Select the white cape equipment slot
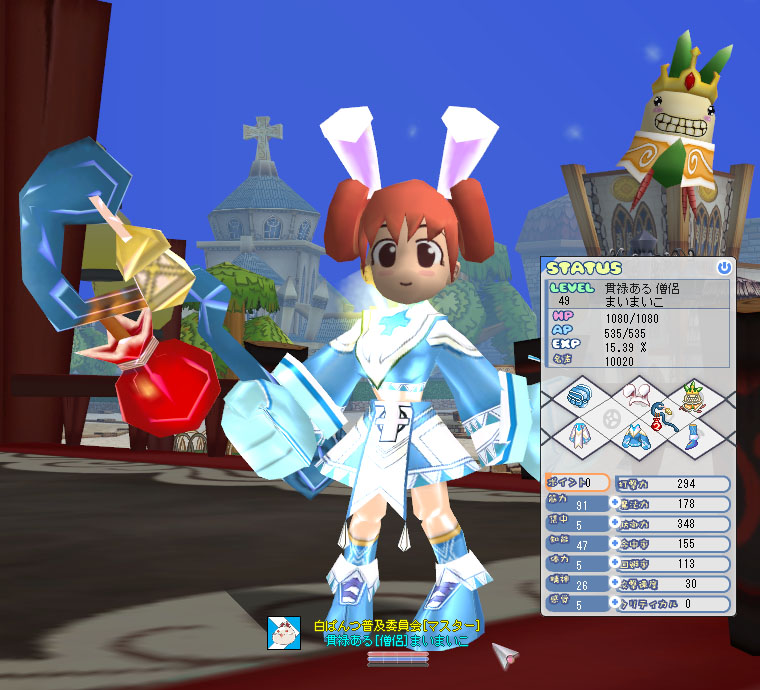The width and height of the screenshot is (760, 690). [x=577, y=436]
